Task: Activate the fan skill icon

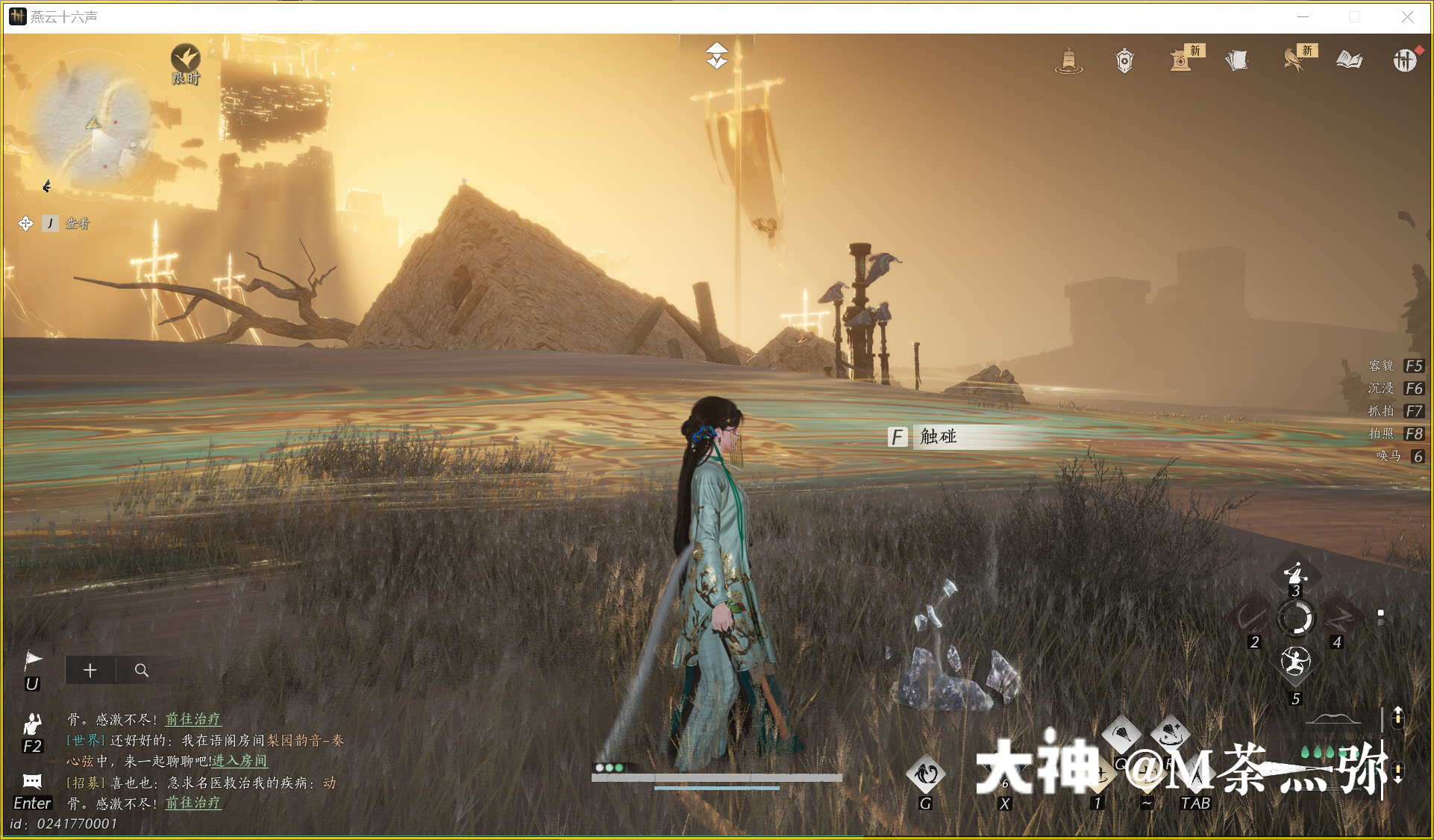Action: (x=1121, y=735)
